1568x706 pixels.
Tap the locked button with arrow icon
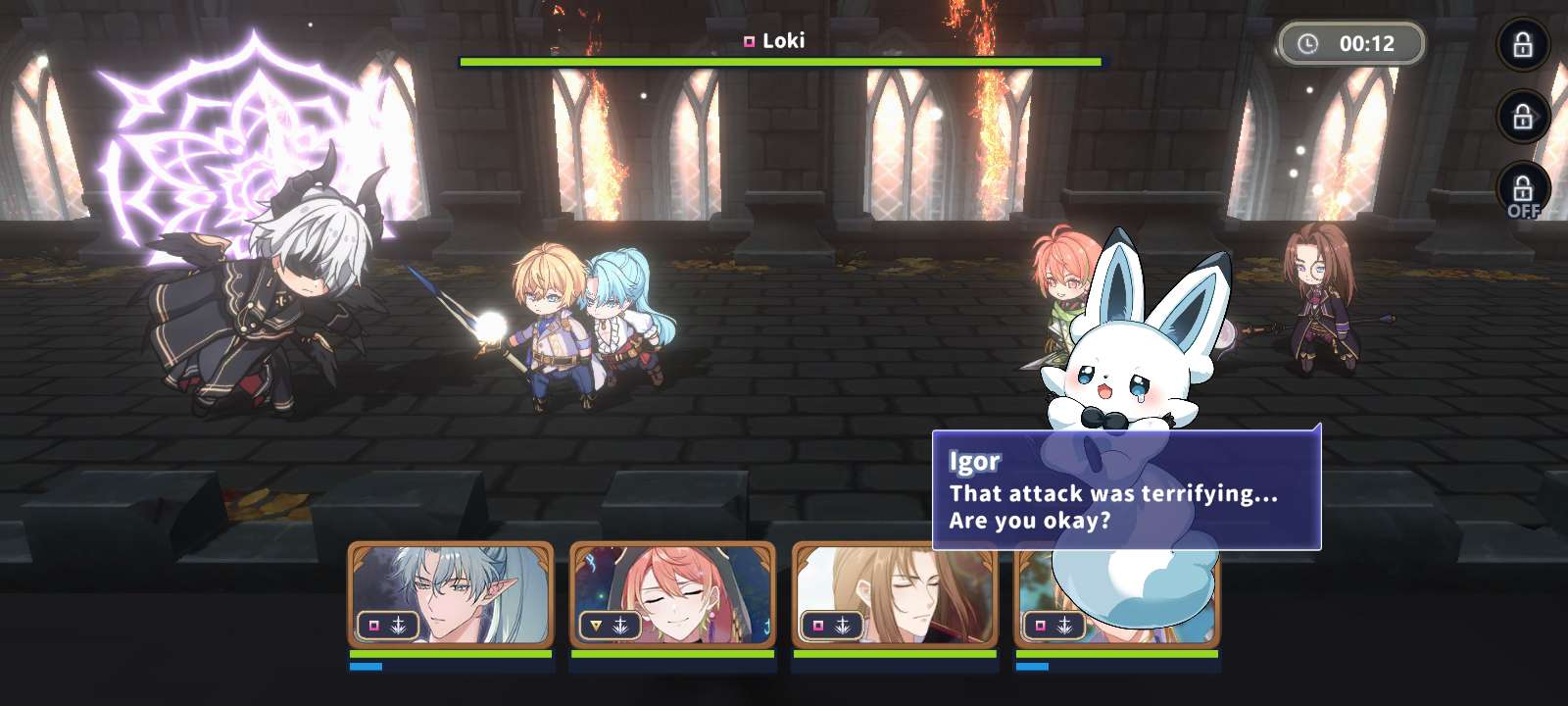(1523, 117)
